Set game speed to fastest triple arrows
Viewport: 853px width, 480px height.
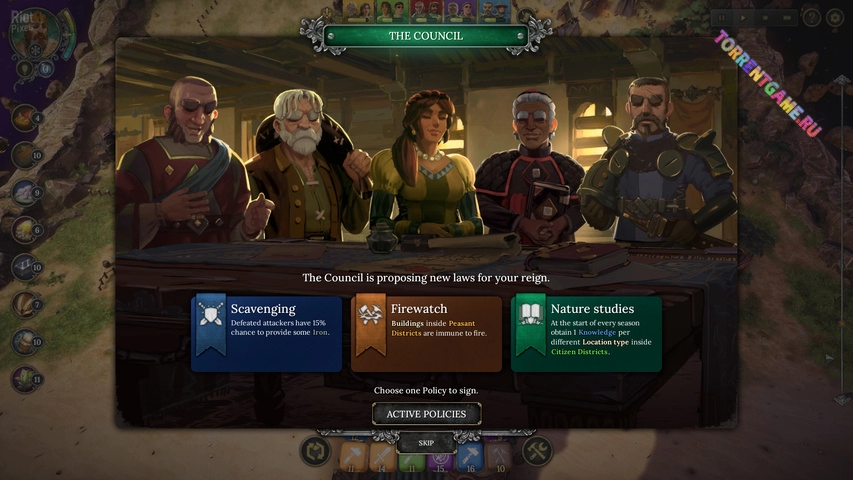(x=788, y=18)
